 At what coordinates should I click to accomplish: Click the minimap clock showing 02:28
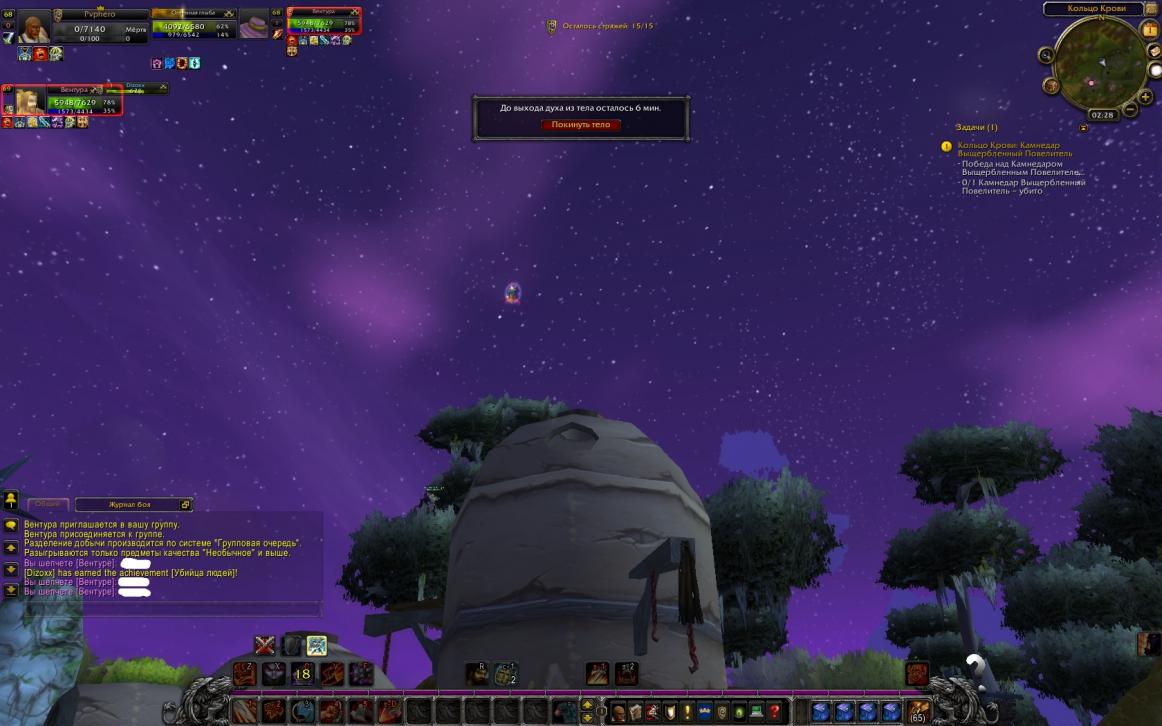(1102, 115)
